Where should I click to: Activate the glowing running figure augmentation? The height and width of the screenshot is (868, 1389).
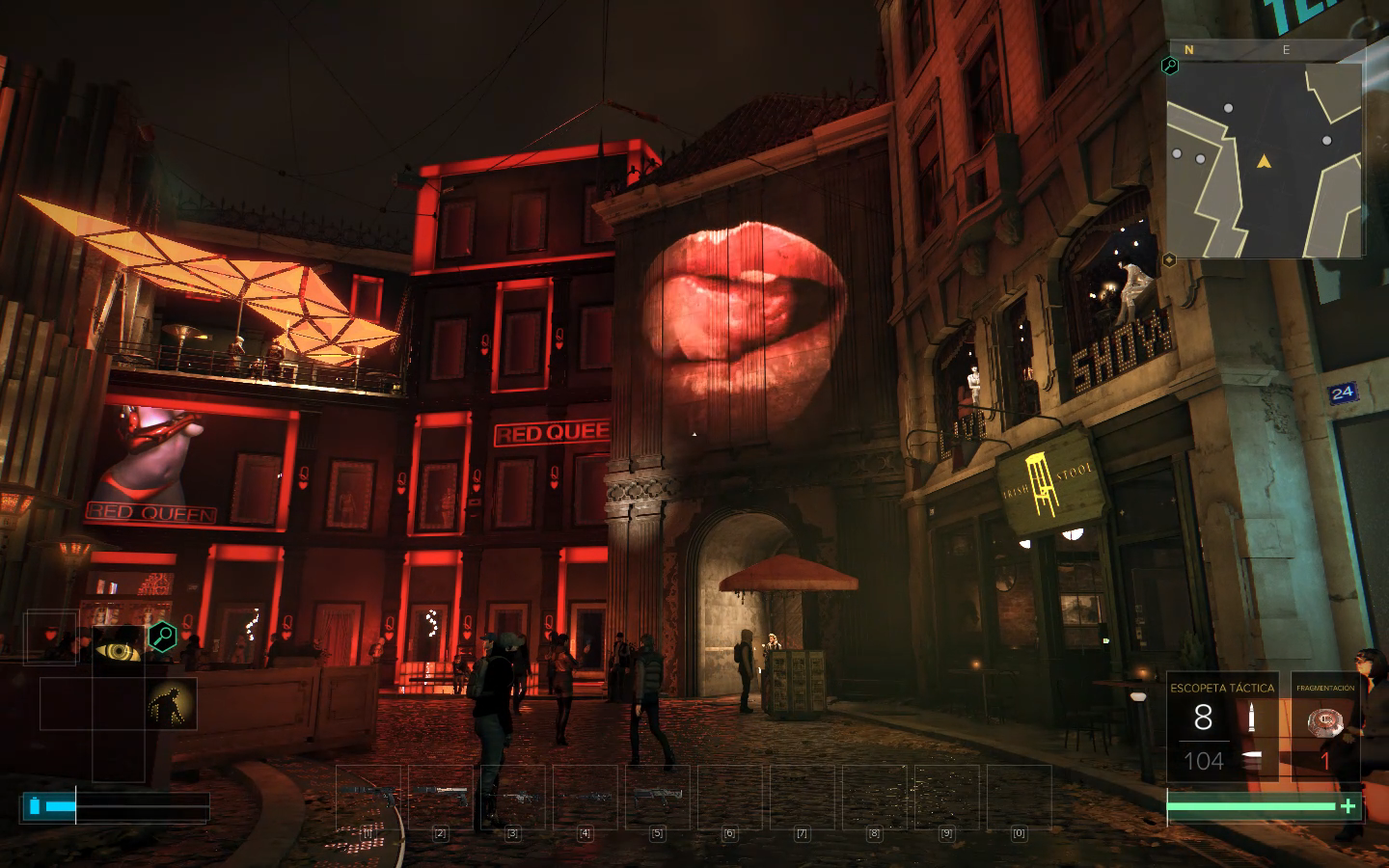pos(171,703)
